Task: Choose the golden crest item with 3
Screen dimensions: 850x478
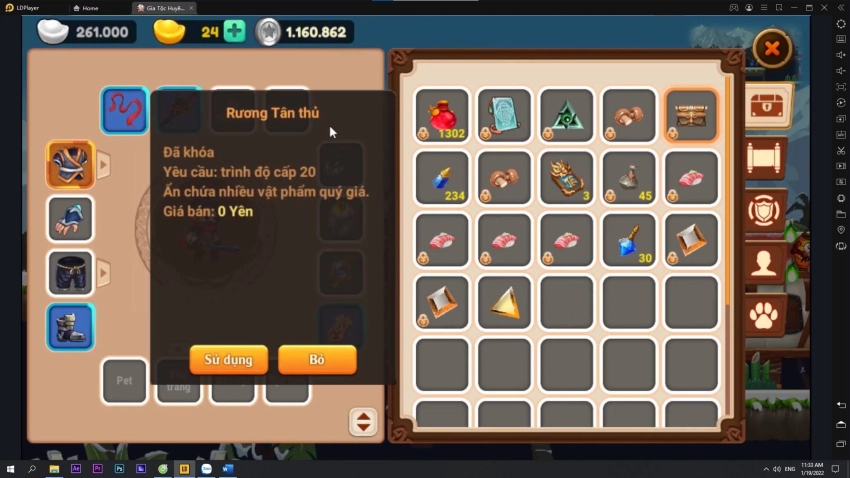Action: [566, 177]
